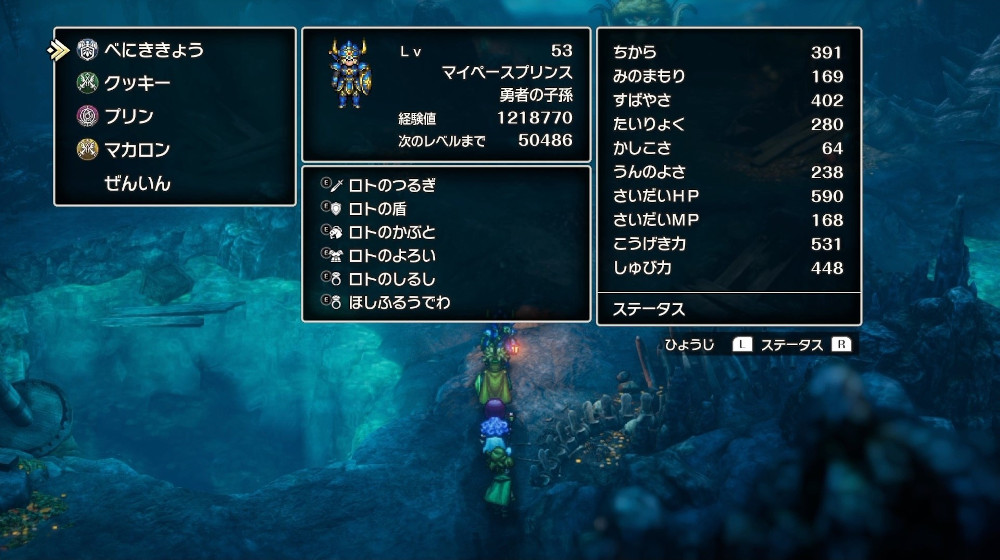This screenshot has width=1000, height=560.
Task: Click the ほしふるうでわ accessory slot
Action: click(x=399, y=302)
